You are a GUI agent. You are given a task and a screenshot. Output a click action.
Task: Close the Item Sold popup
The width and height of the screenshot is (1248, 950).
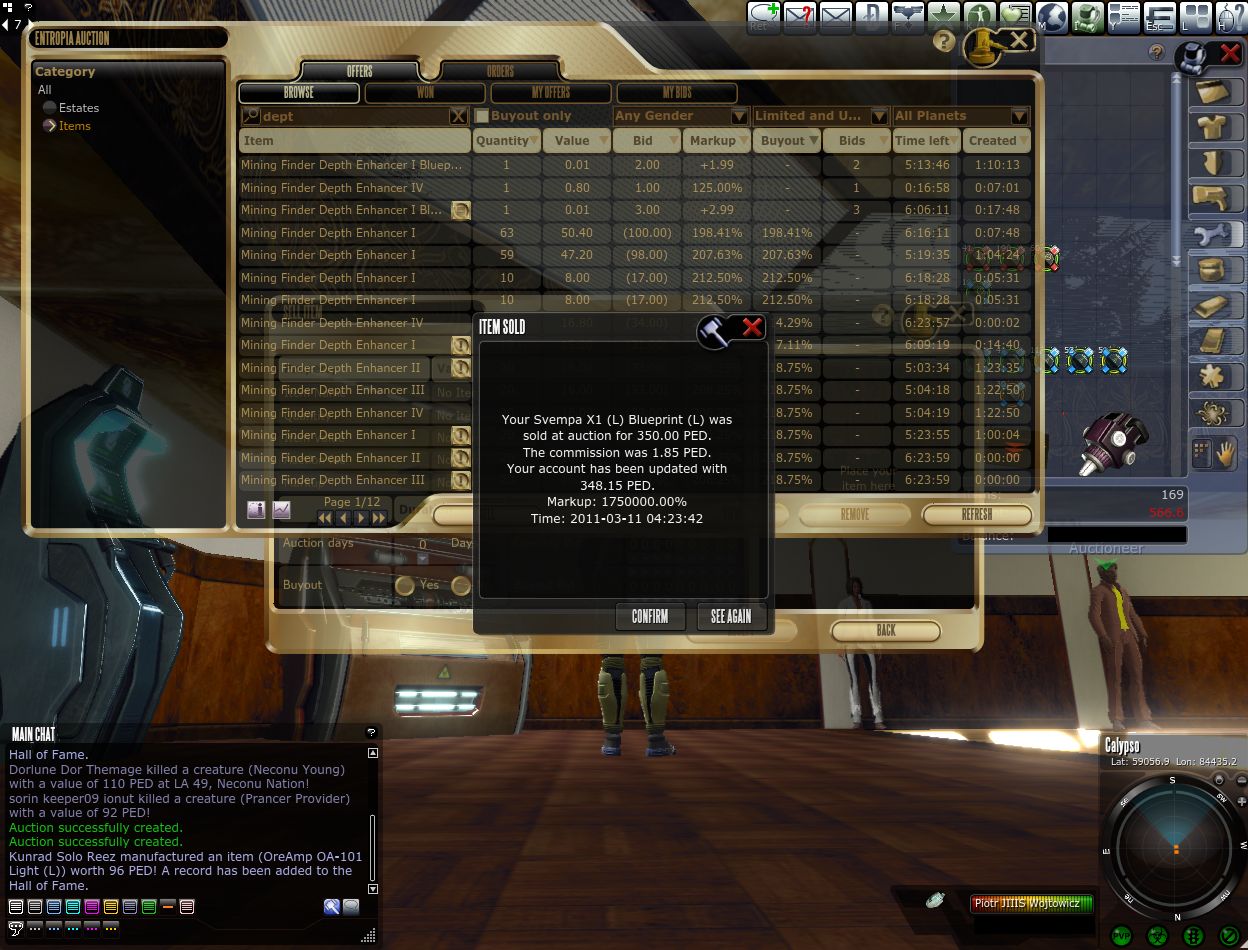coord(753,327)
